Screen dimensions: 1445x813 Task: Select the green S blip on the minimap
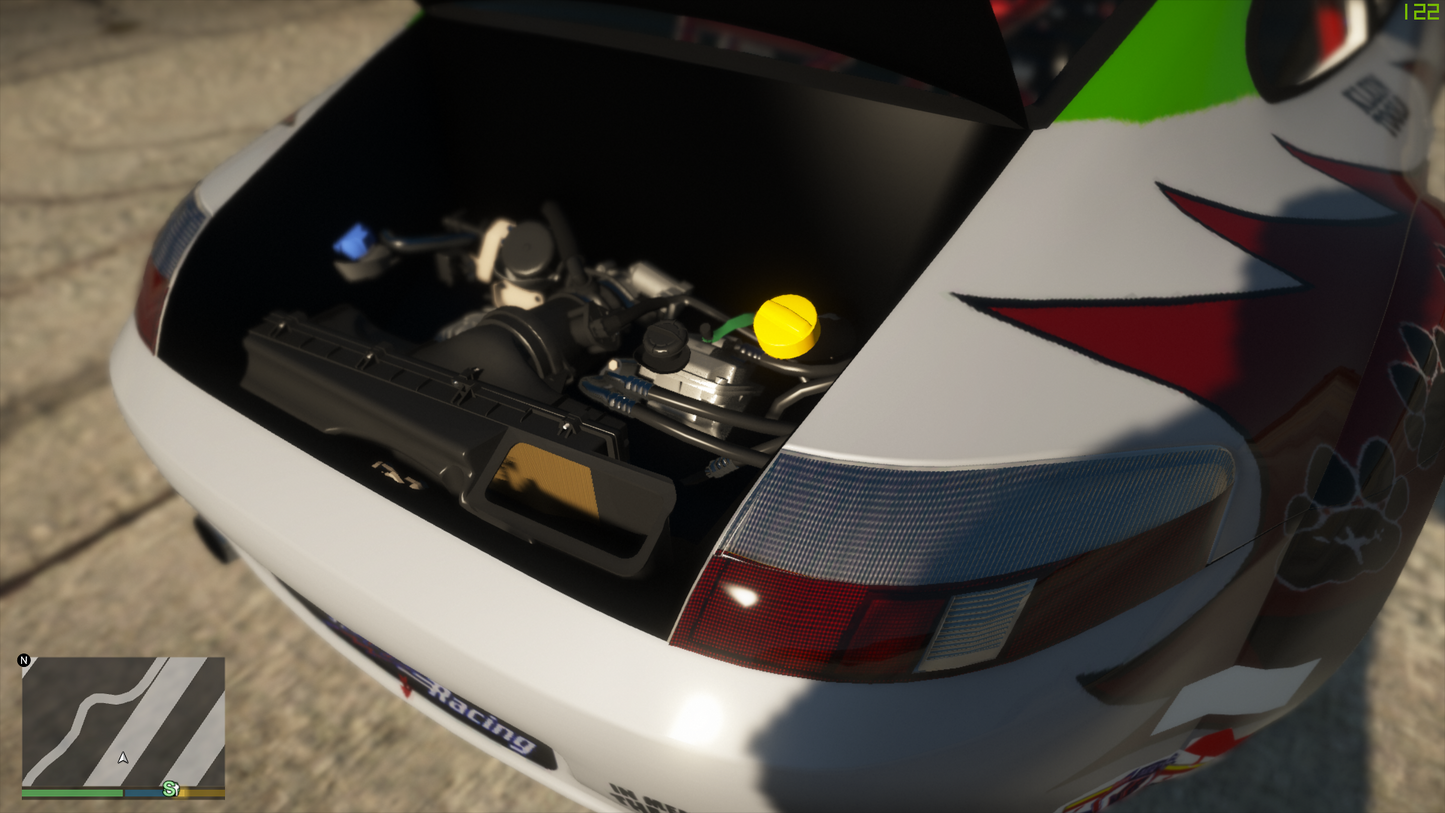coord(168,788)
